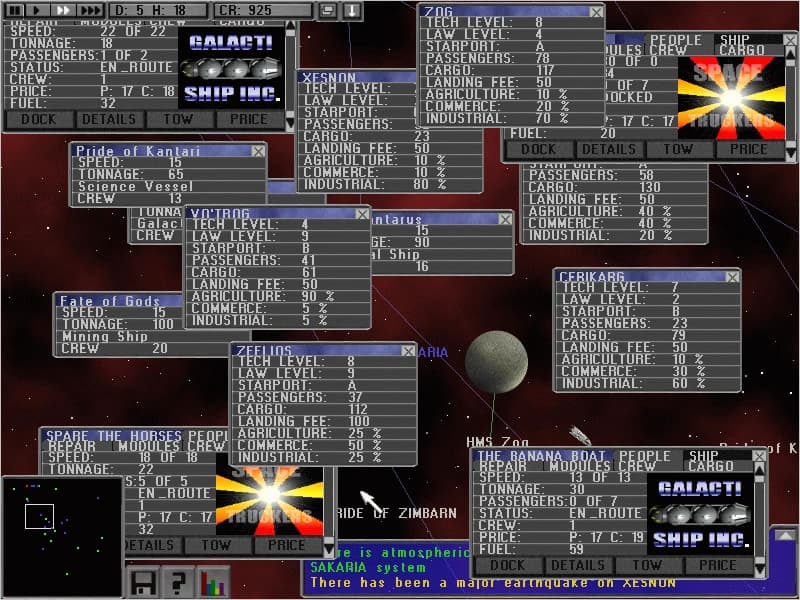Click the star system minimap
Image resolution: width=800 pixels, height=600 pixels.
click(x=61, y=531)
